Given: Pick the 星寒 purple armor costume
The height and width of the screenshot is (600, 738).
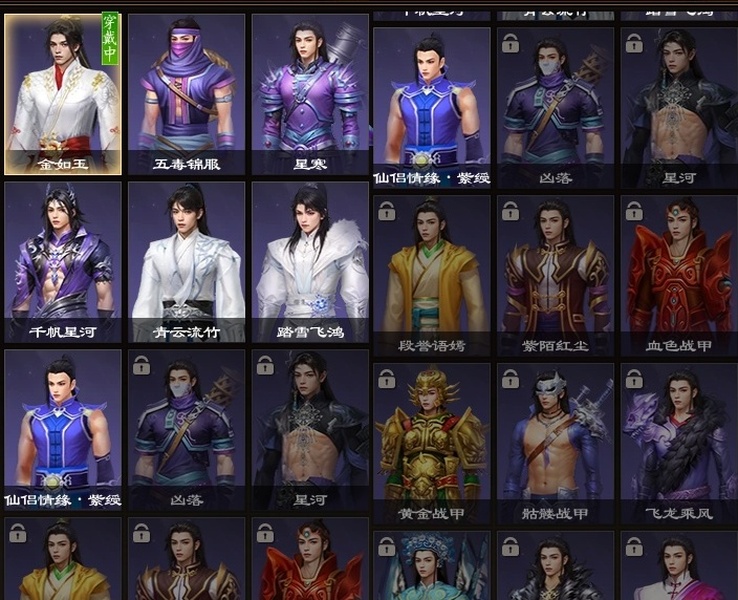Looking at the screenshot, I should click(x=310, y=94).
